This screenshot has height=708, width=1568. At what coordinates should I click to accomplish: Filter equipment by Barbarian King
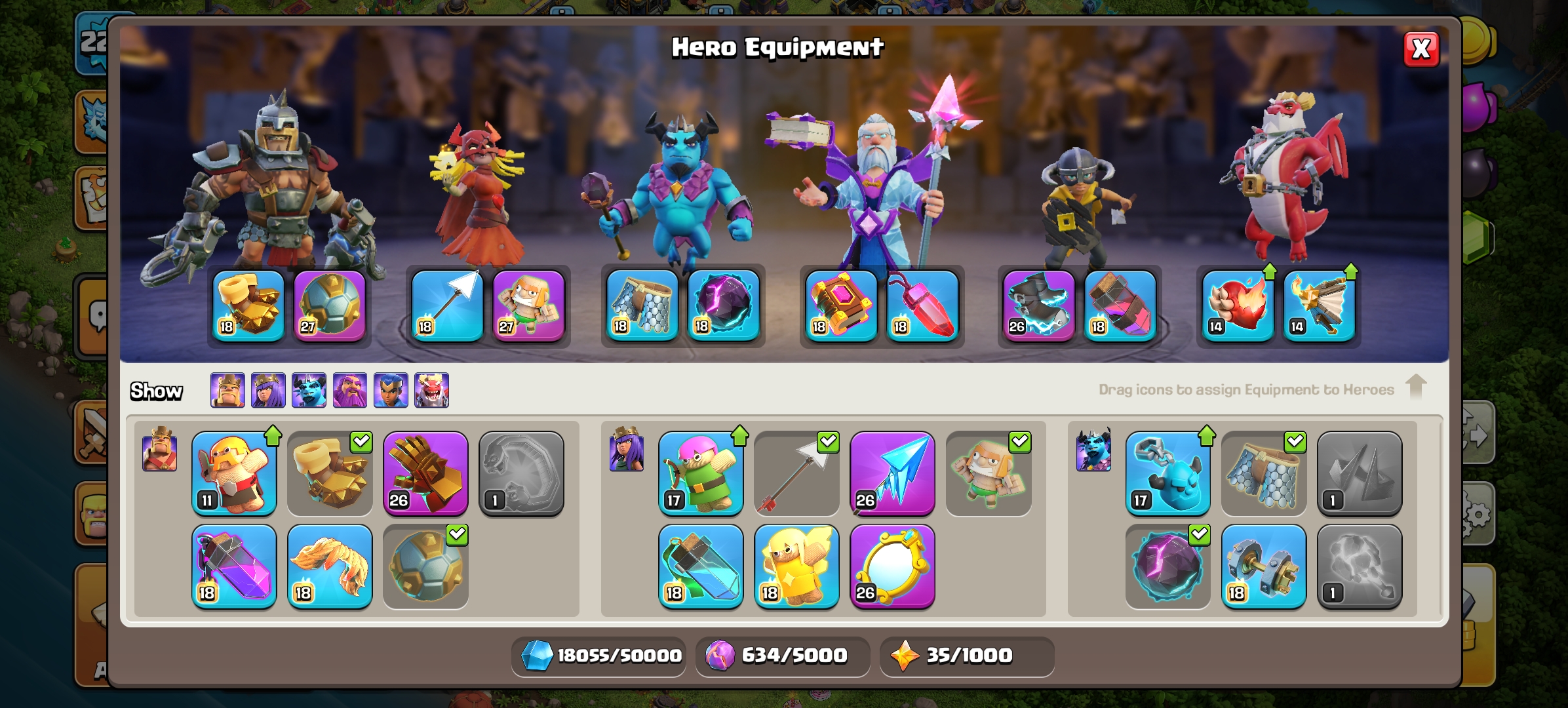pyautogui.click(x=227, y=390)
